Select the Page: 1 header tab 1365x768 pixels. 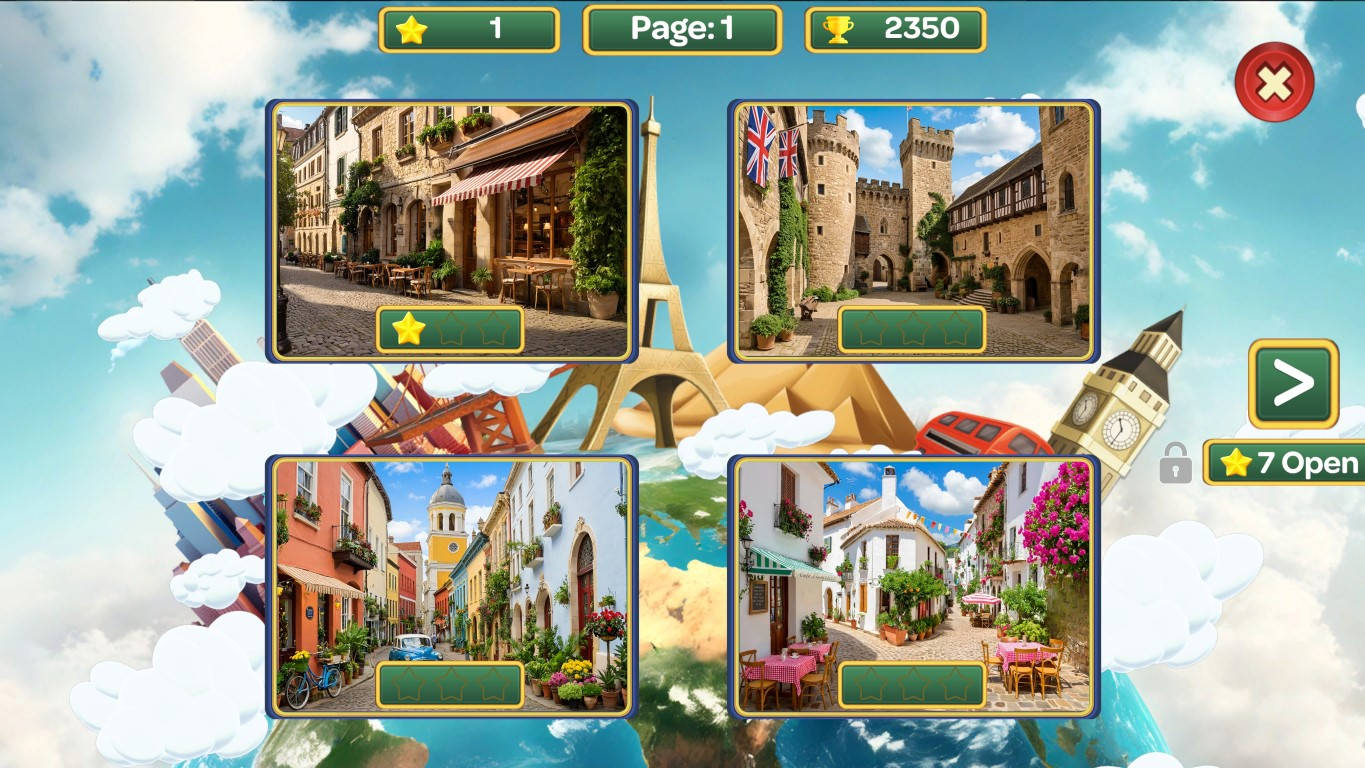(681, 29)
